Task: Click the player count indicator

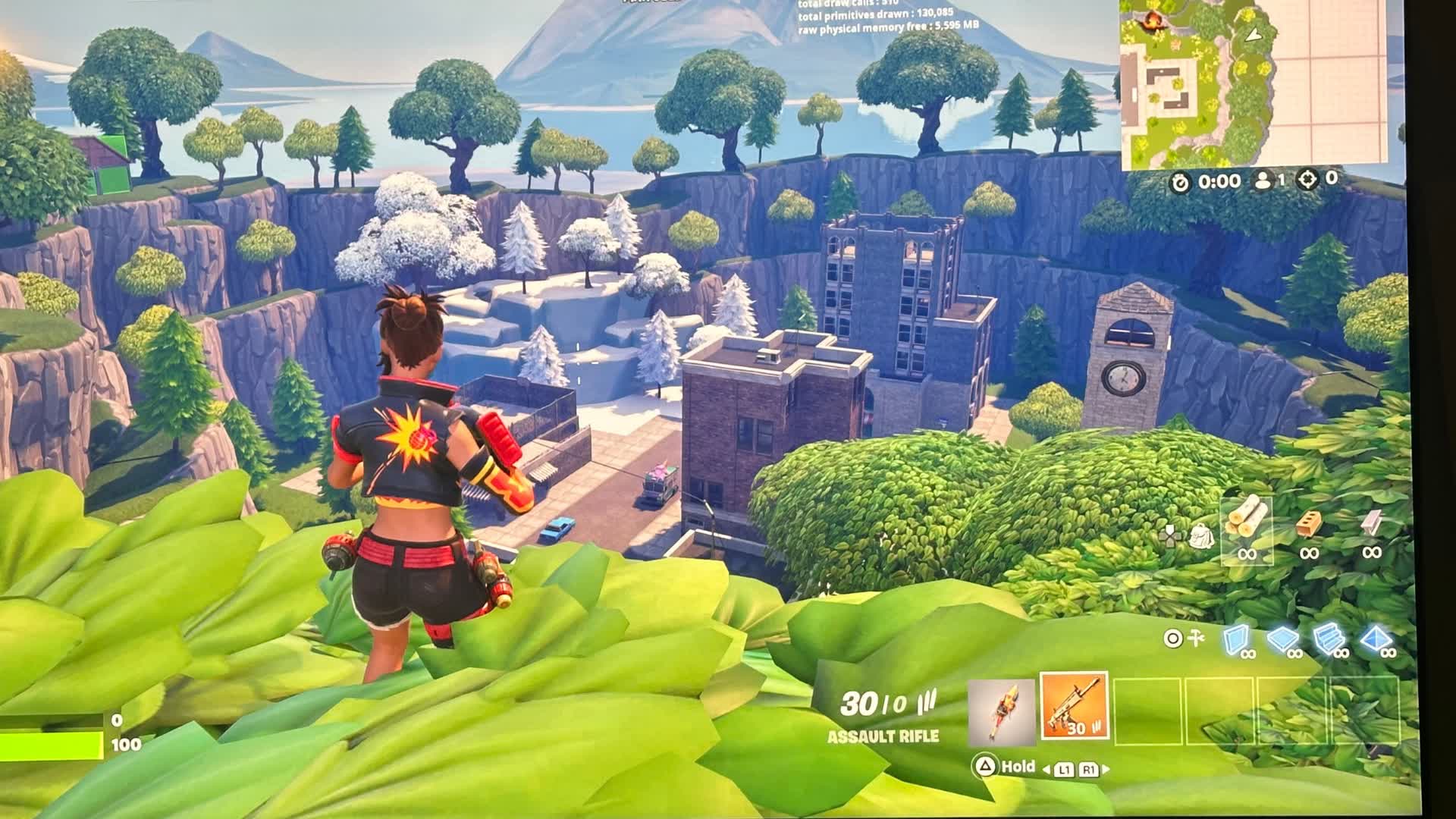Action: click(x=1272, y=182)
